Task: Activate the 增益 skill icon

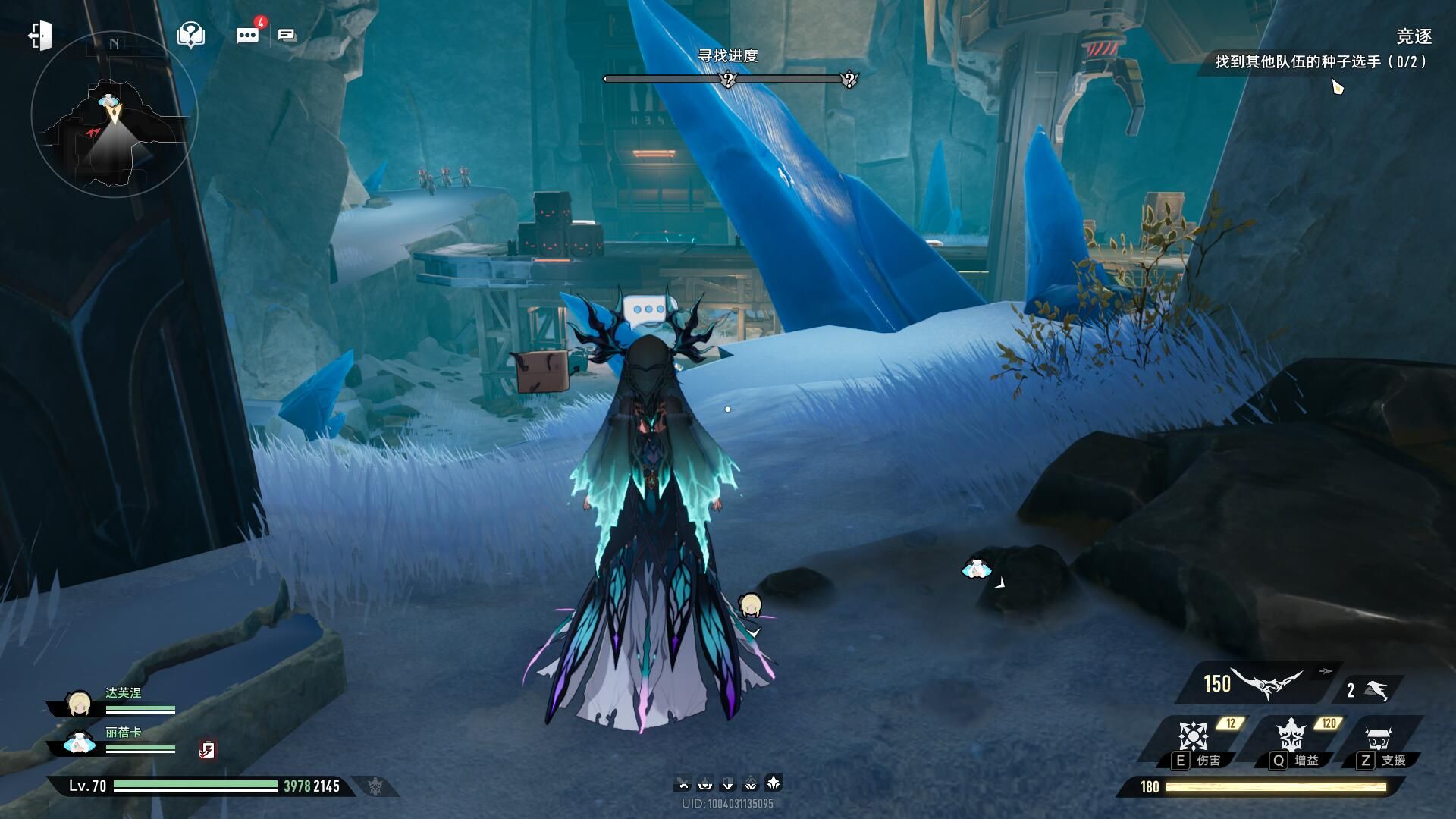Action: (x=1289, y=736)
